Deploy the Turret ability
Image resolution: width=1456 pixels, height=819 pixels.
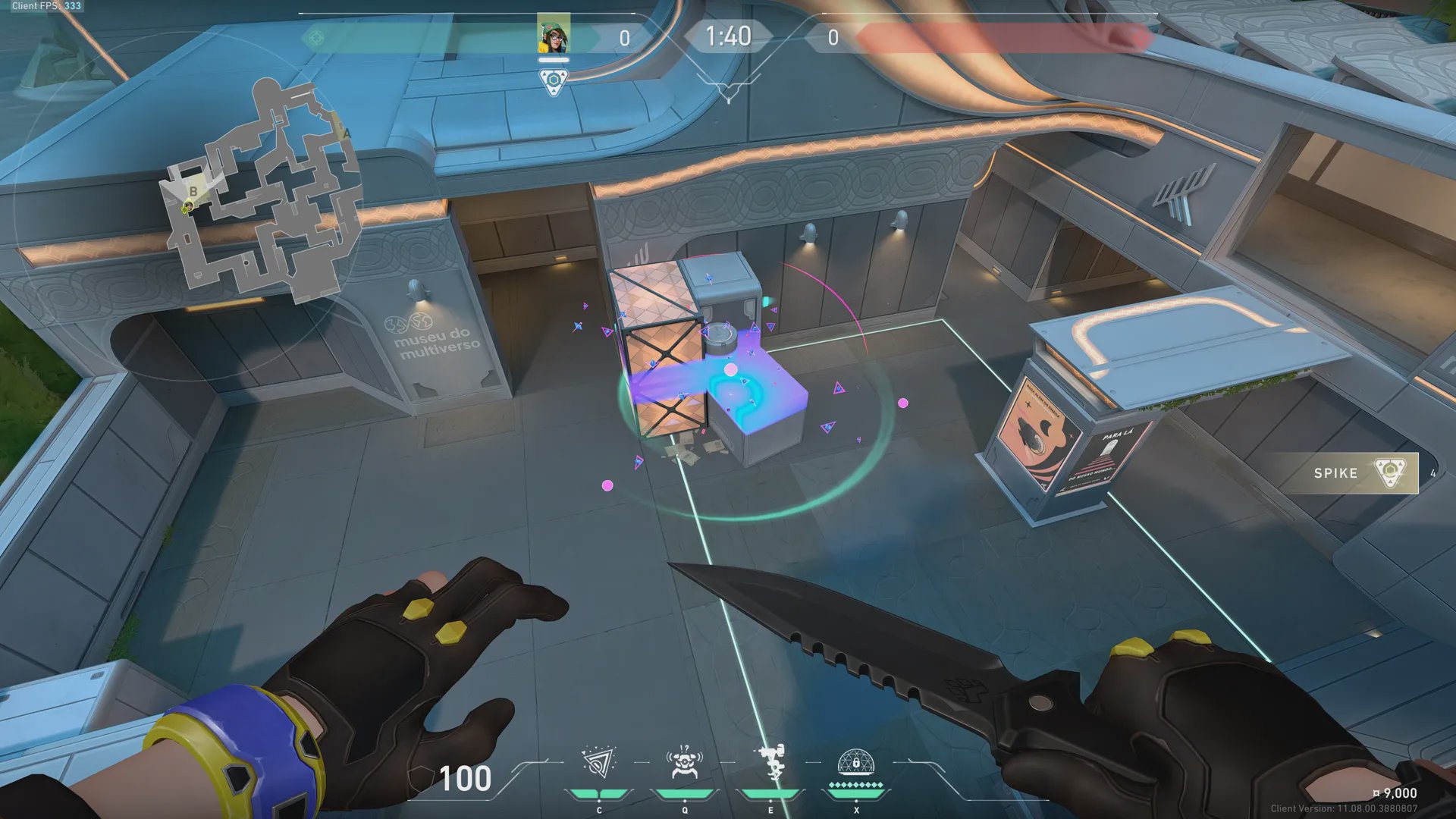[x=771, y=762]
